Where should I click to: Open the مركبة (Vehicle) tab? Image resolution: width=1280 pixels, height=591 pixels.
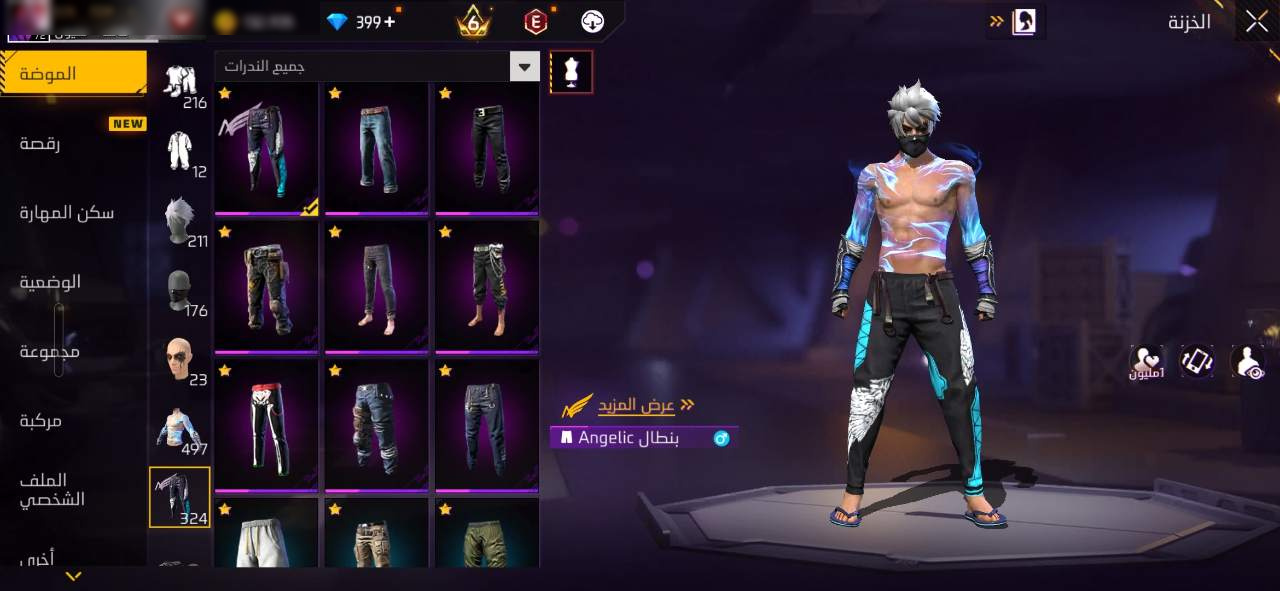point(40,421)
